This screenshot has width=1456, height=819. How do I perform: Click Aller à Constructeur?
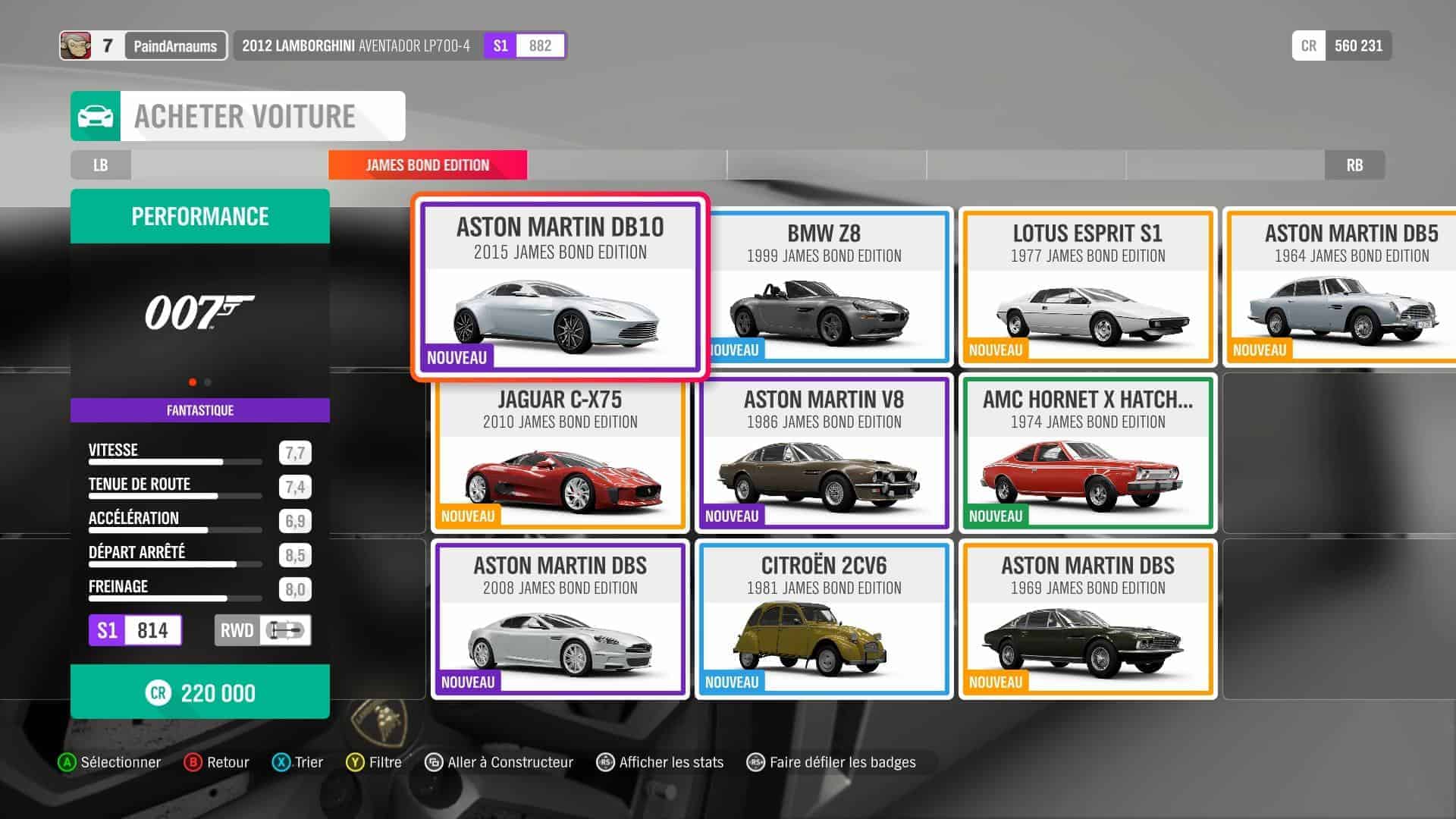click(500, 762)
